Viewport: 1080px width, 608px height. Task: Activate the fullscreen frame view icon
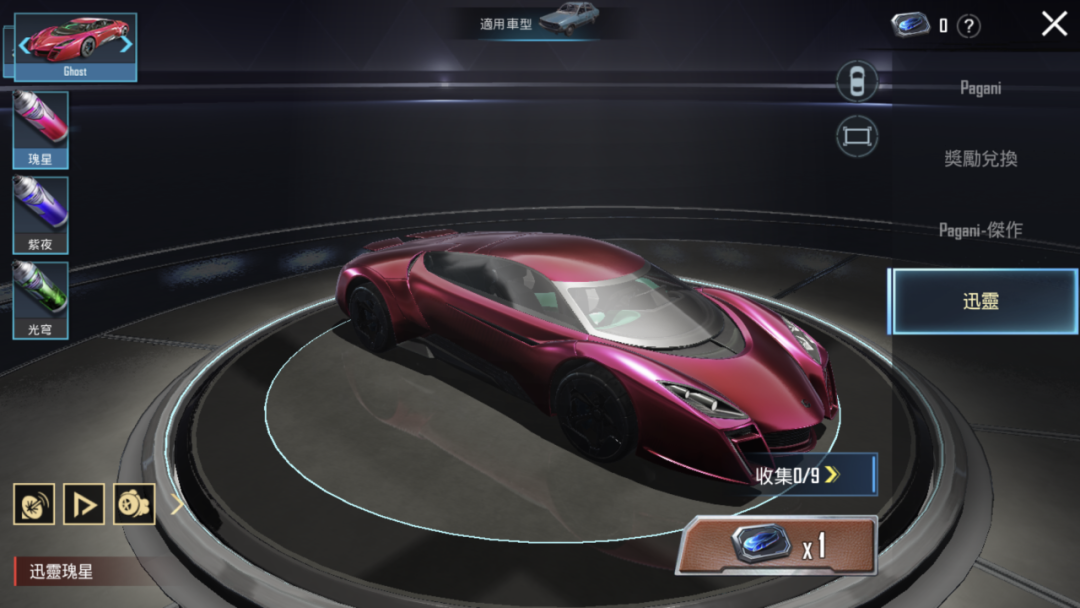(857, 136)
